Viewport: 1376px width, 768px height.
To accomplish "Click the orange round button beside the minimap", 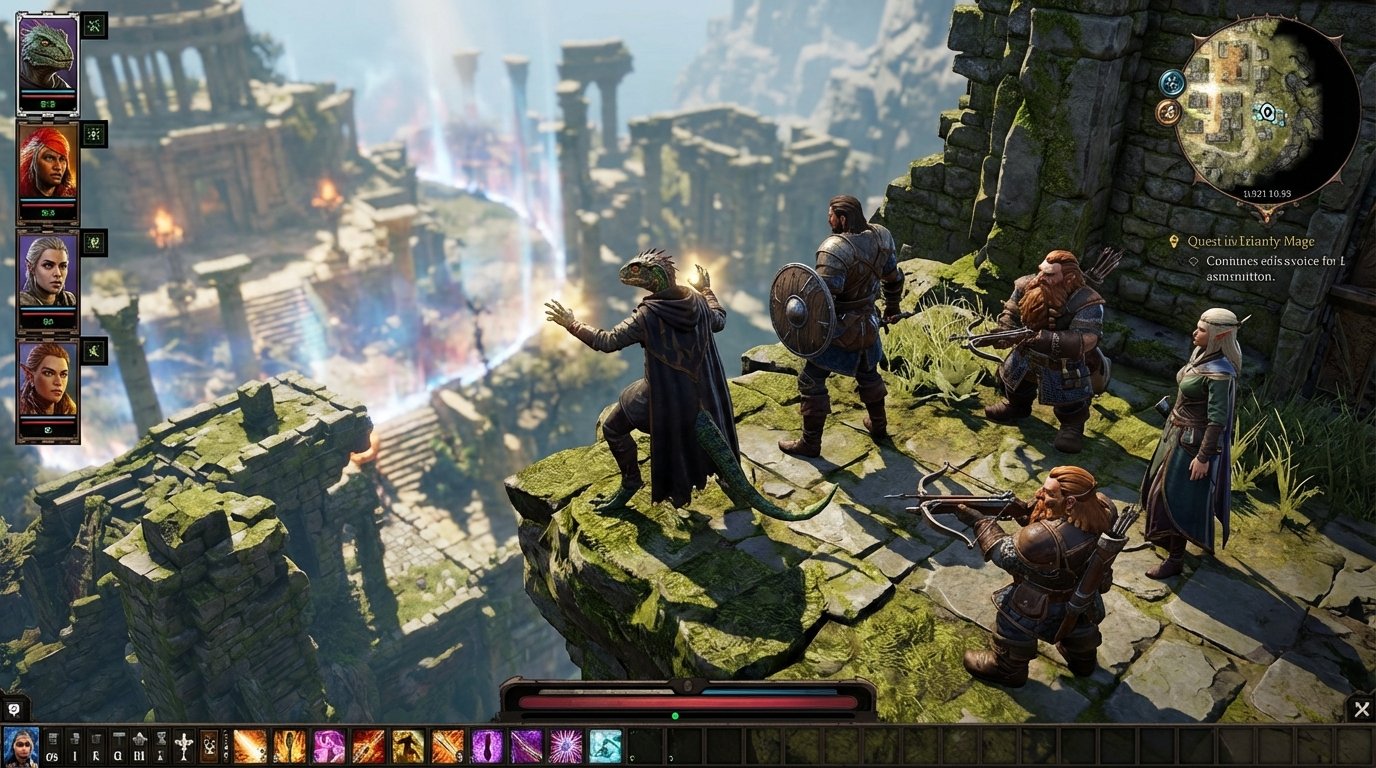I will 1167,112.
